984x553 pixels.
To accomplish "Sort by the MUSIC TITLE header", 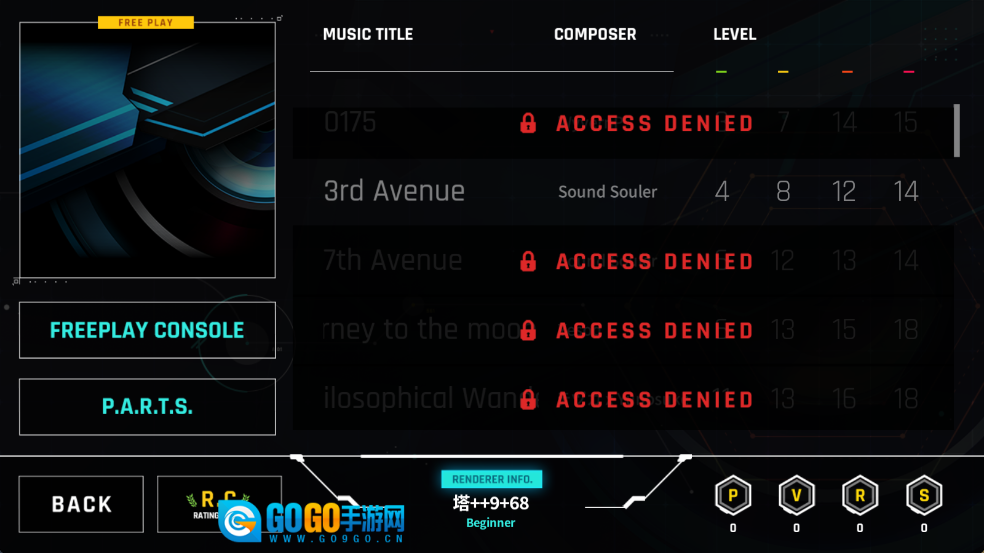I will pos(367,34).
